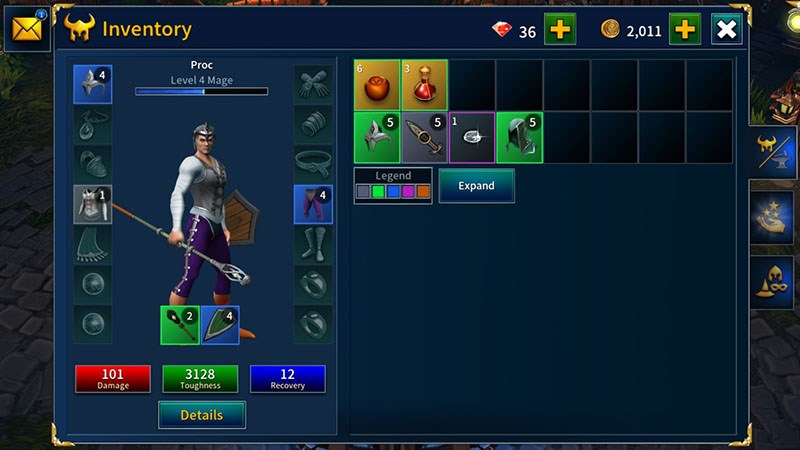Close the Inventory window
Viewport: 800px width, 450px height.
[726, 29]
